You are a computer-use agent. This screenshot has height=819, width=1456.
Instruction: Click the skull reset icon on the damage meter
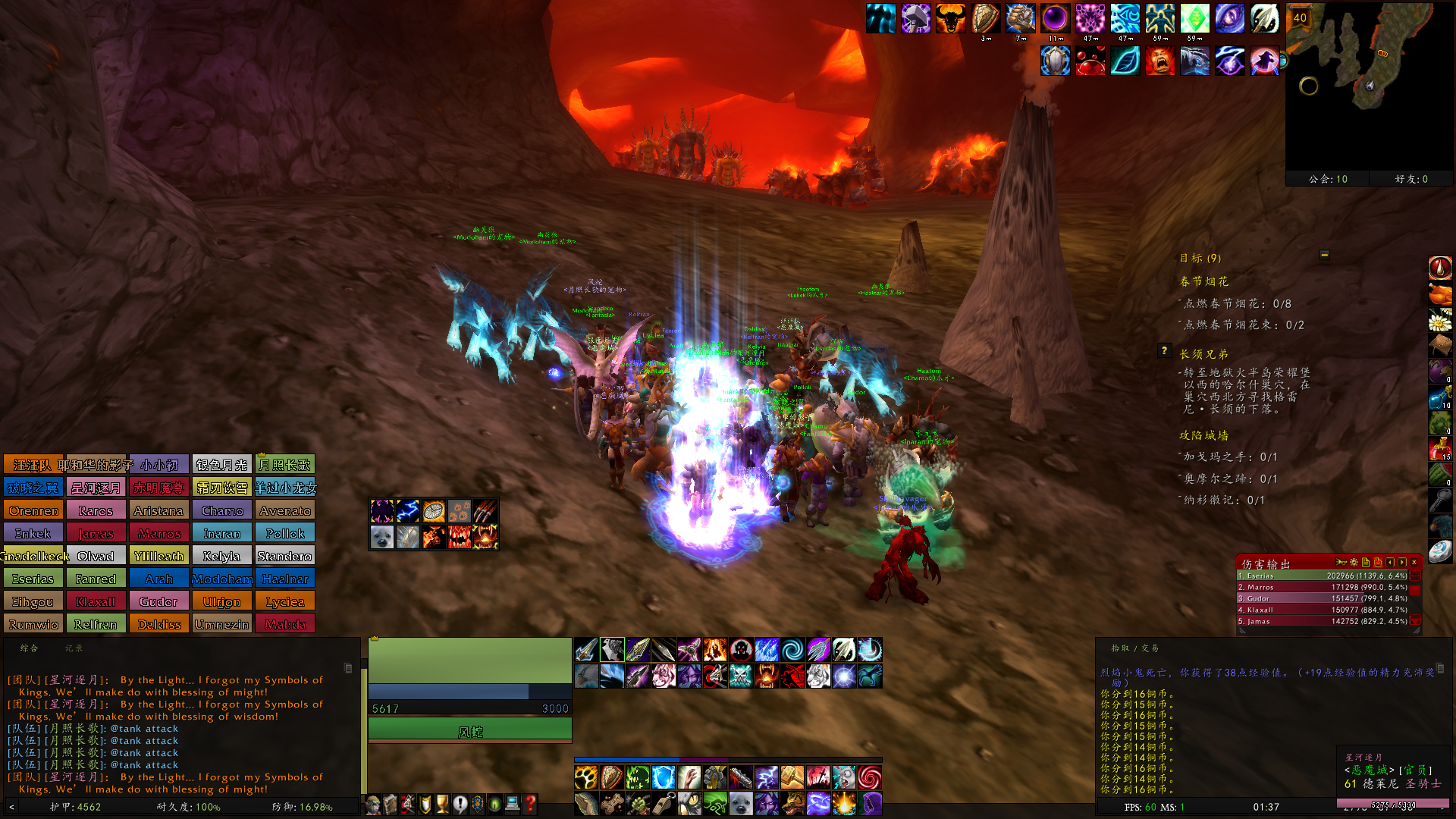(x=1378, y=563)
